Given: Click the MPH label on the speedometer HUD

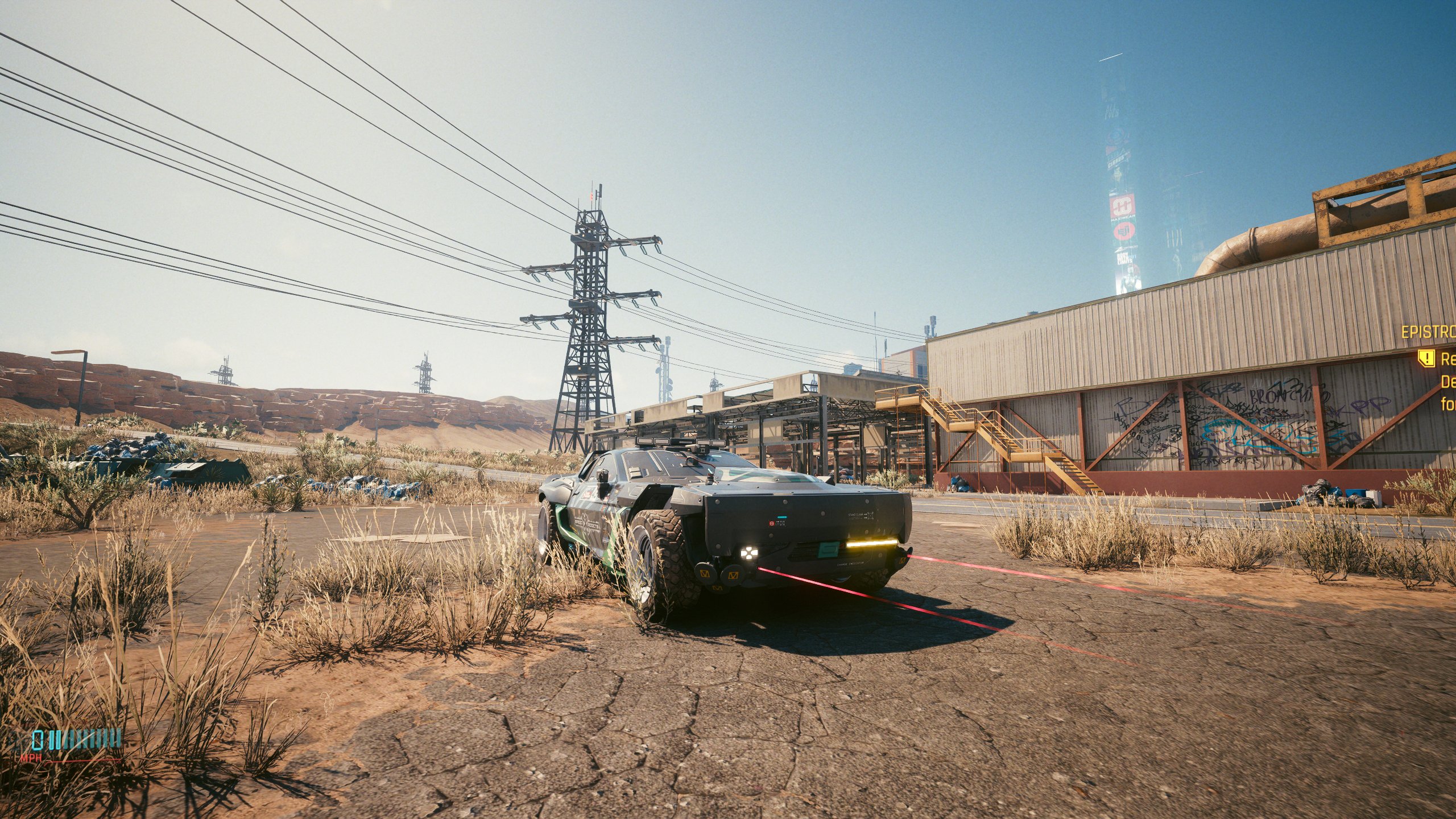Looking at the screenshot, I should point(31,758).
